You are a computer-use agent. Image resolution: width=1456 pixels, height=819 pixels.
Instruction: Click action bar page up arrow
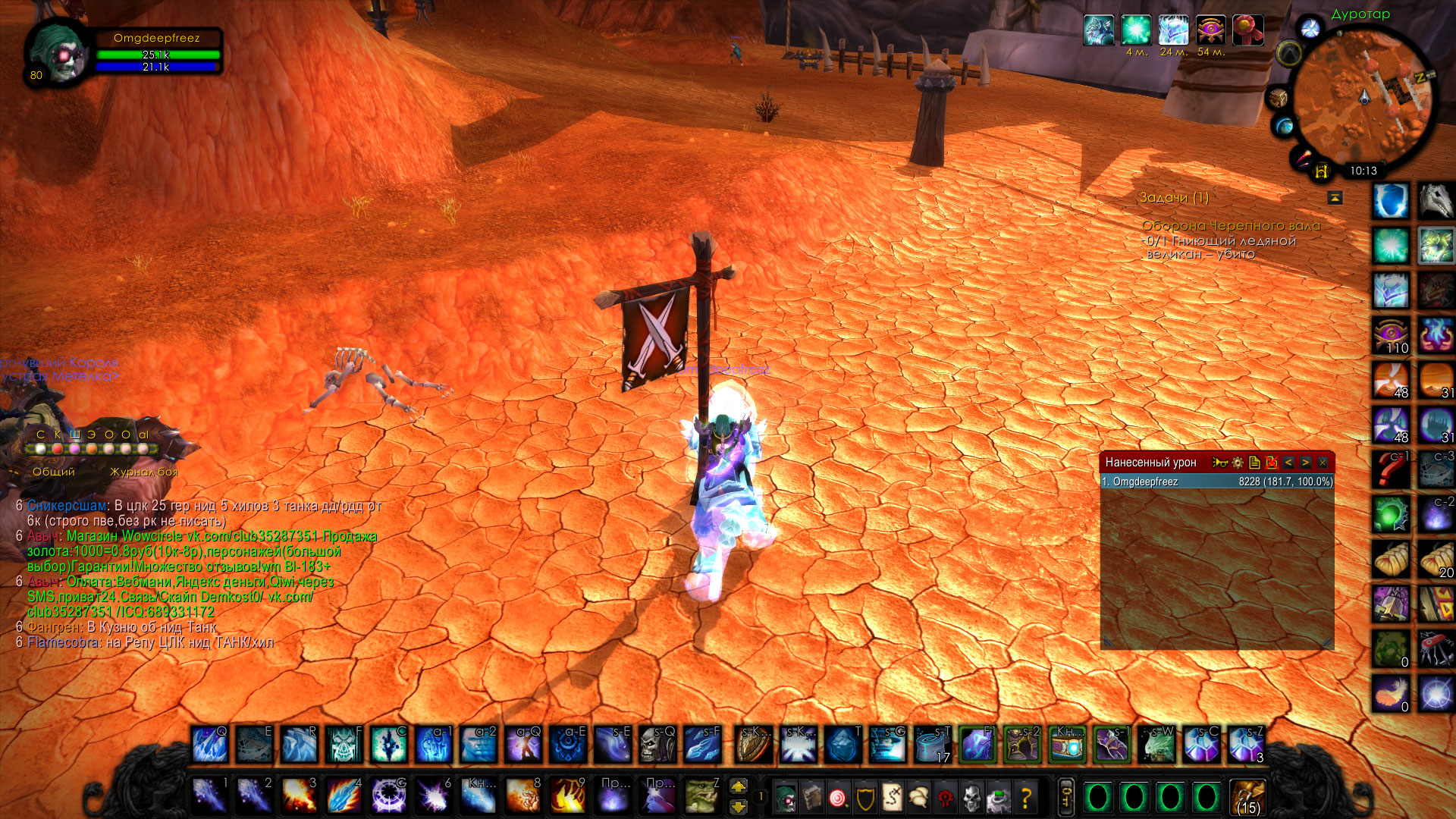coord(738,786)
